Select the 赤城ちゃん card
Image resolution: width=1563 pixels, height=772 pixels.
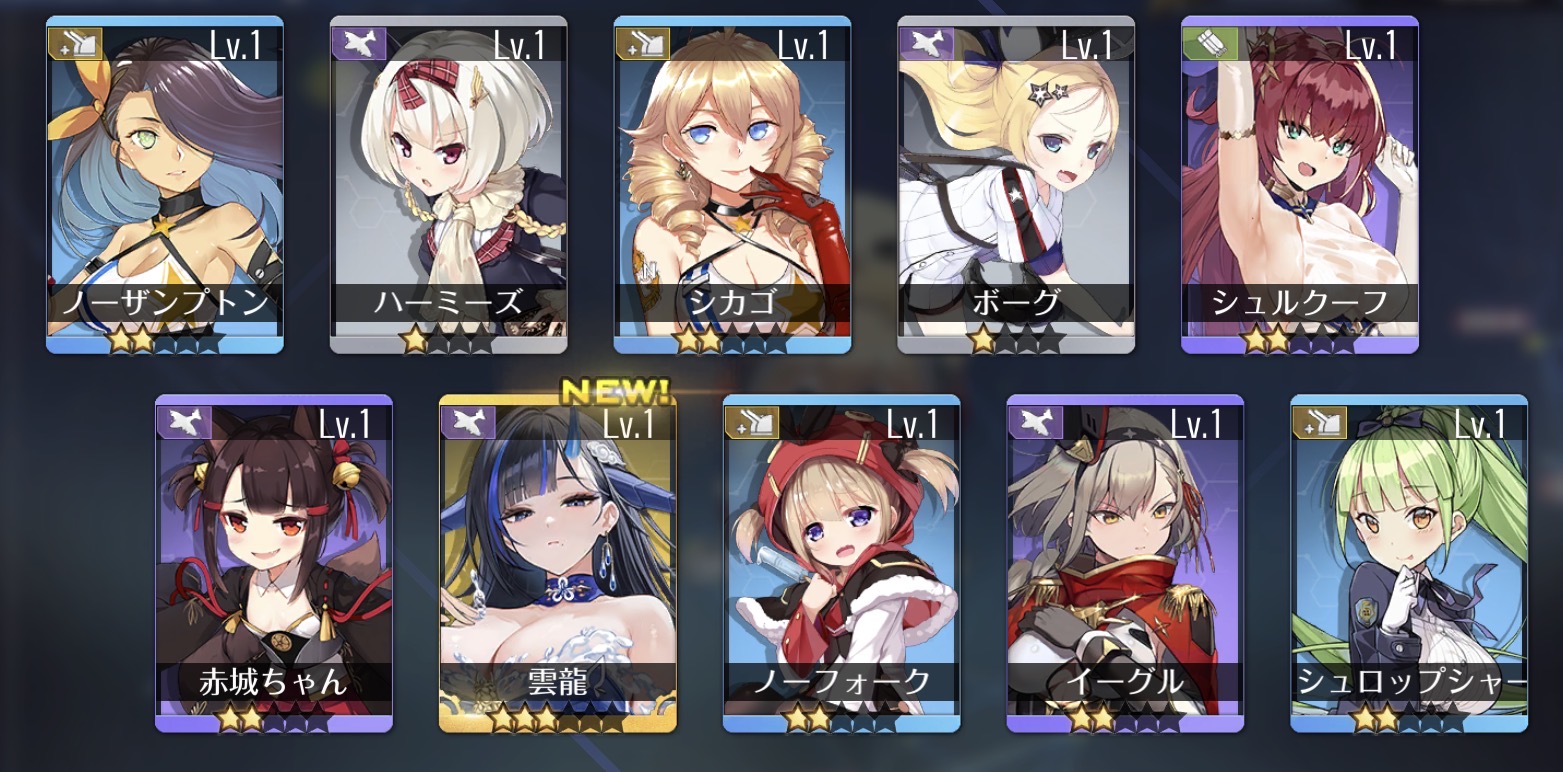274,563
